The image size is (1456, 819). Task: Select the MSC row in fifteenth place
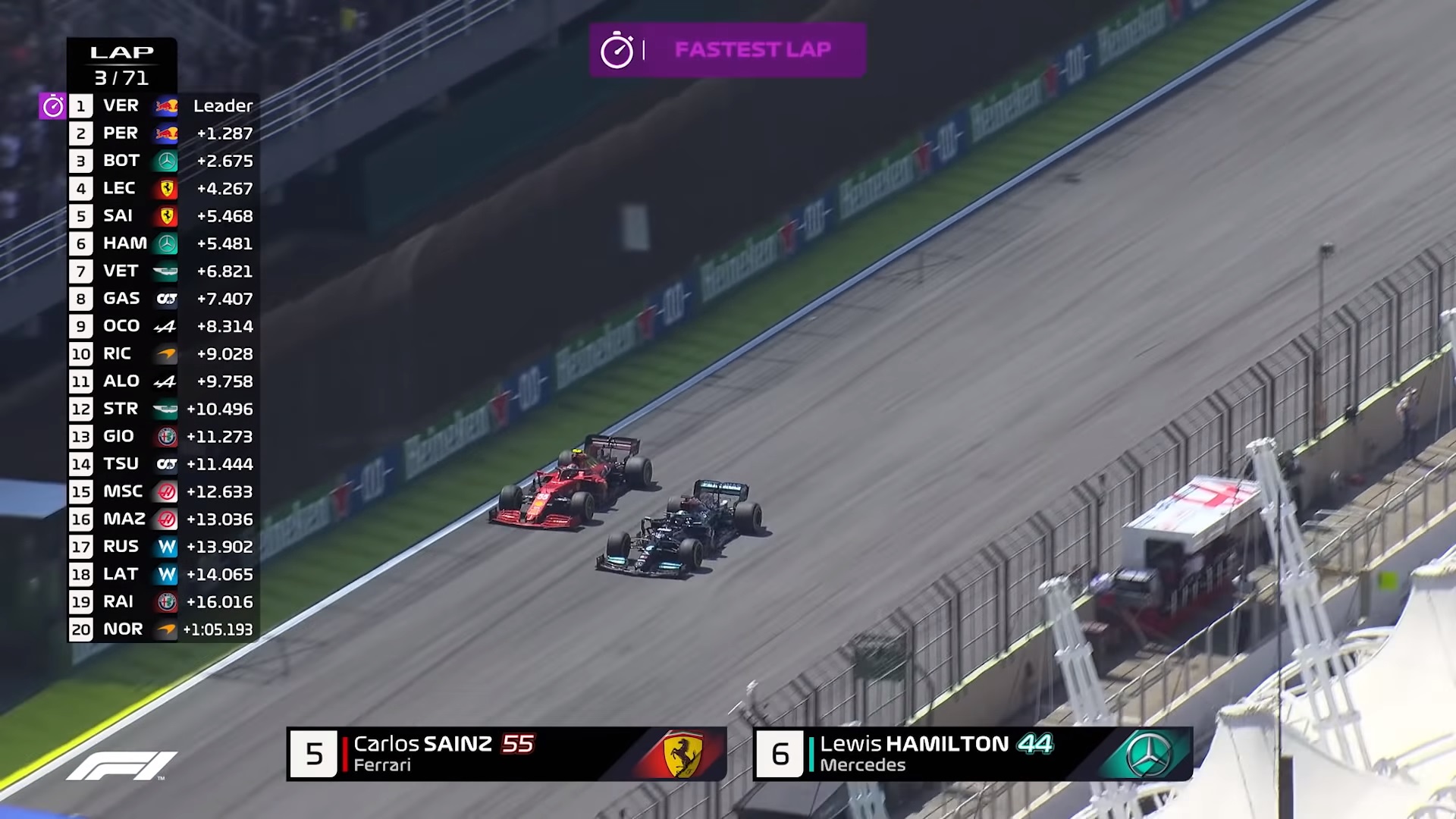[x=163, y=491]
